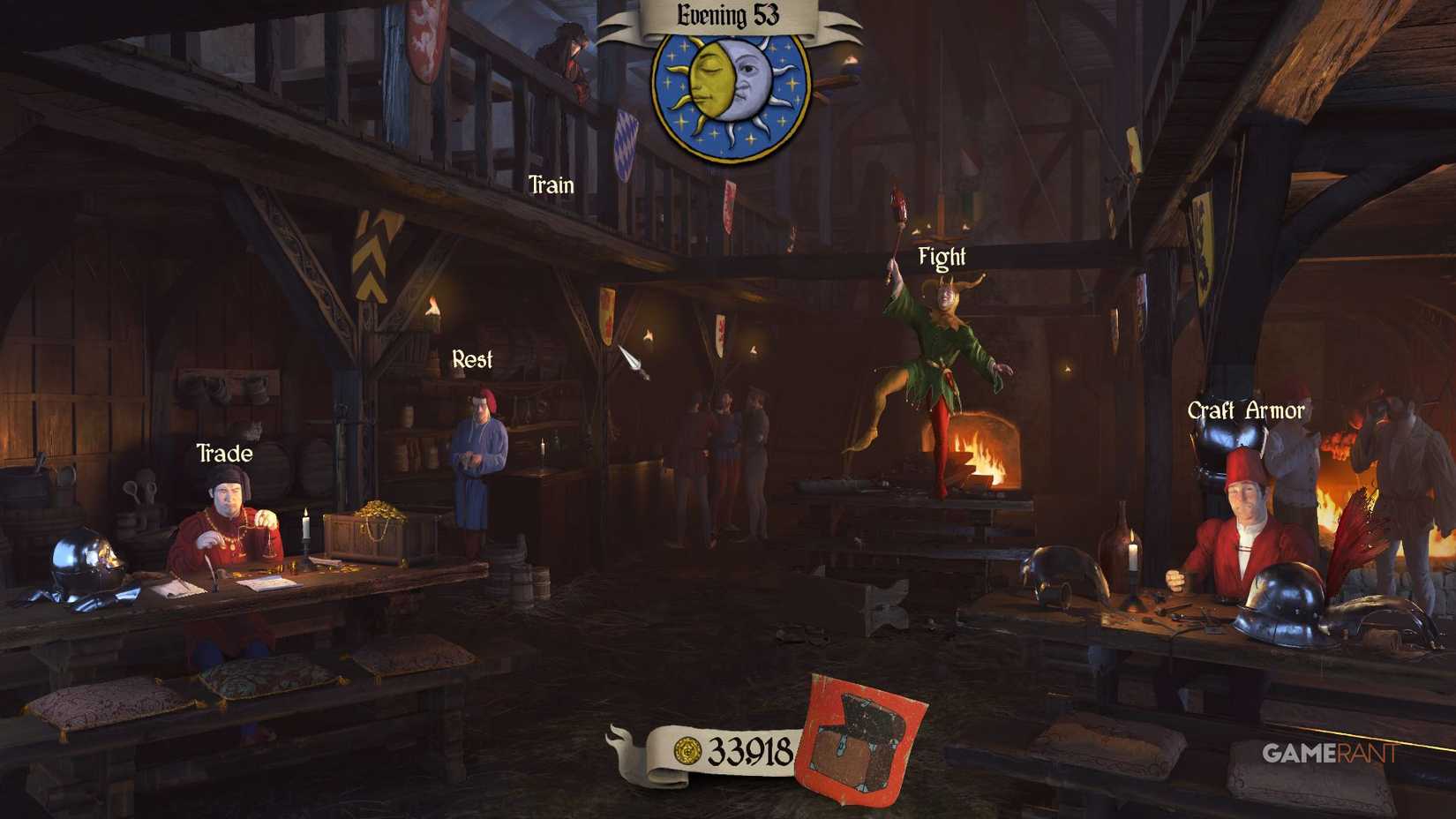1456x819 pixels.
Task: Select Rest to end the day
Action: pyautogui.click(x=473, y=358)
